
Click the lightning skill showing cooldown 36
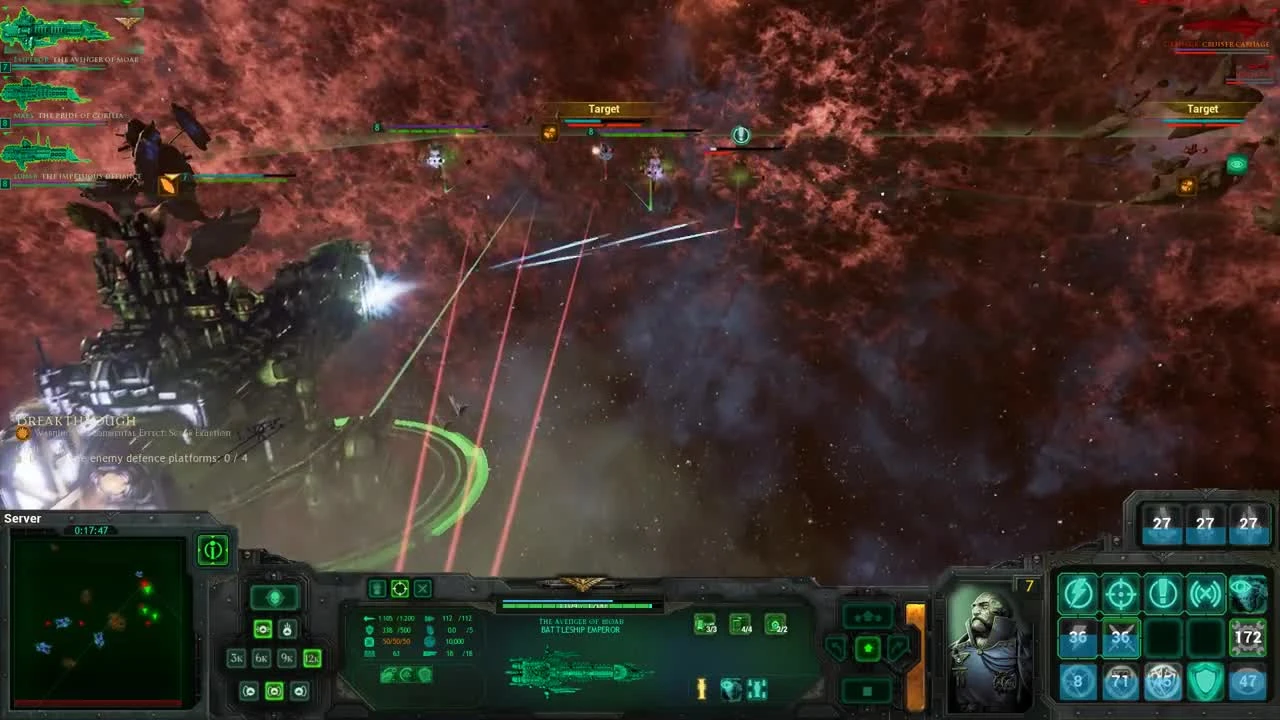coord(1077,637)
